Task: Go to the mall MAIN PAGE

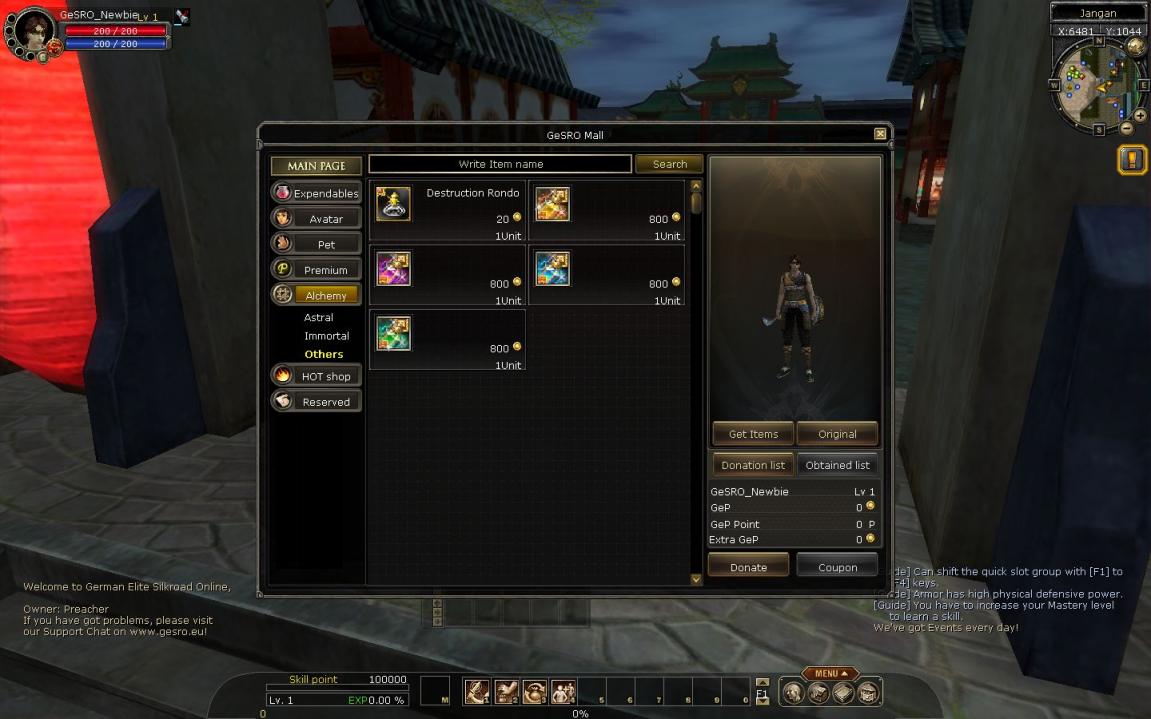Action: (x=316, y=166)
